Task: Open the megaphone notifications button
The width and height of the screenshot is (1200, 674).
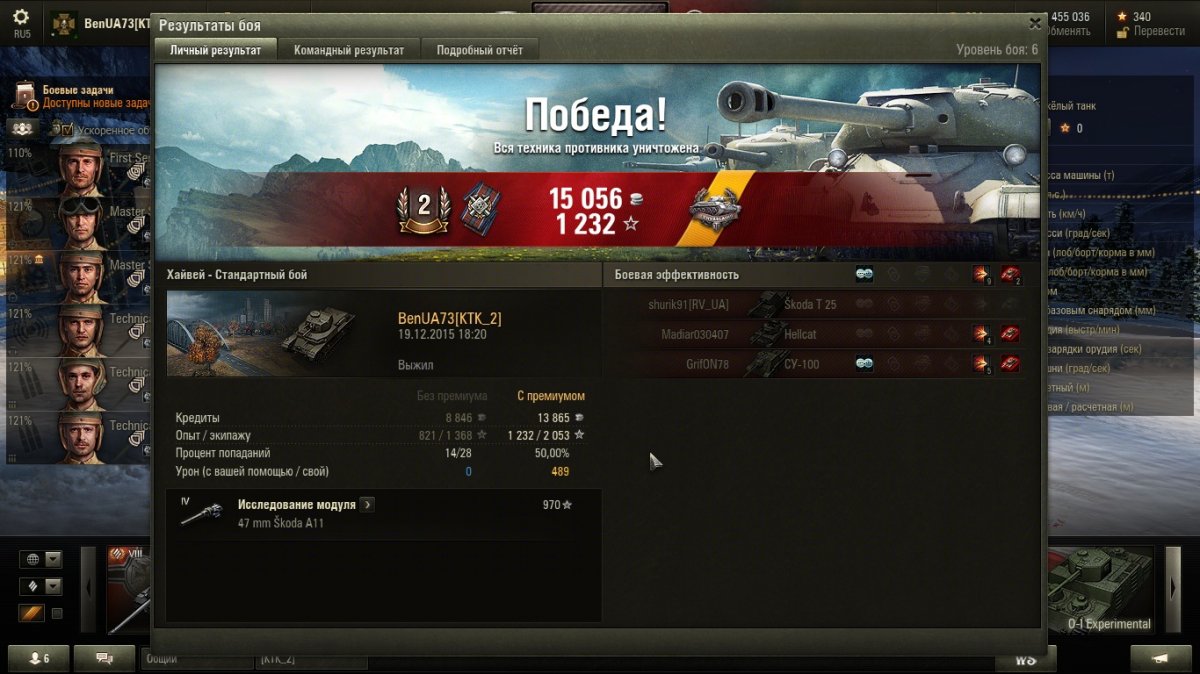Action: click(1160, 659)
